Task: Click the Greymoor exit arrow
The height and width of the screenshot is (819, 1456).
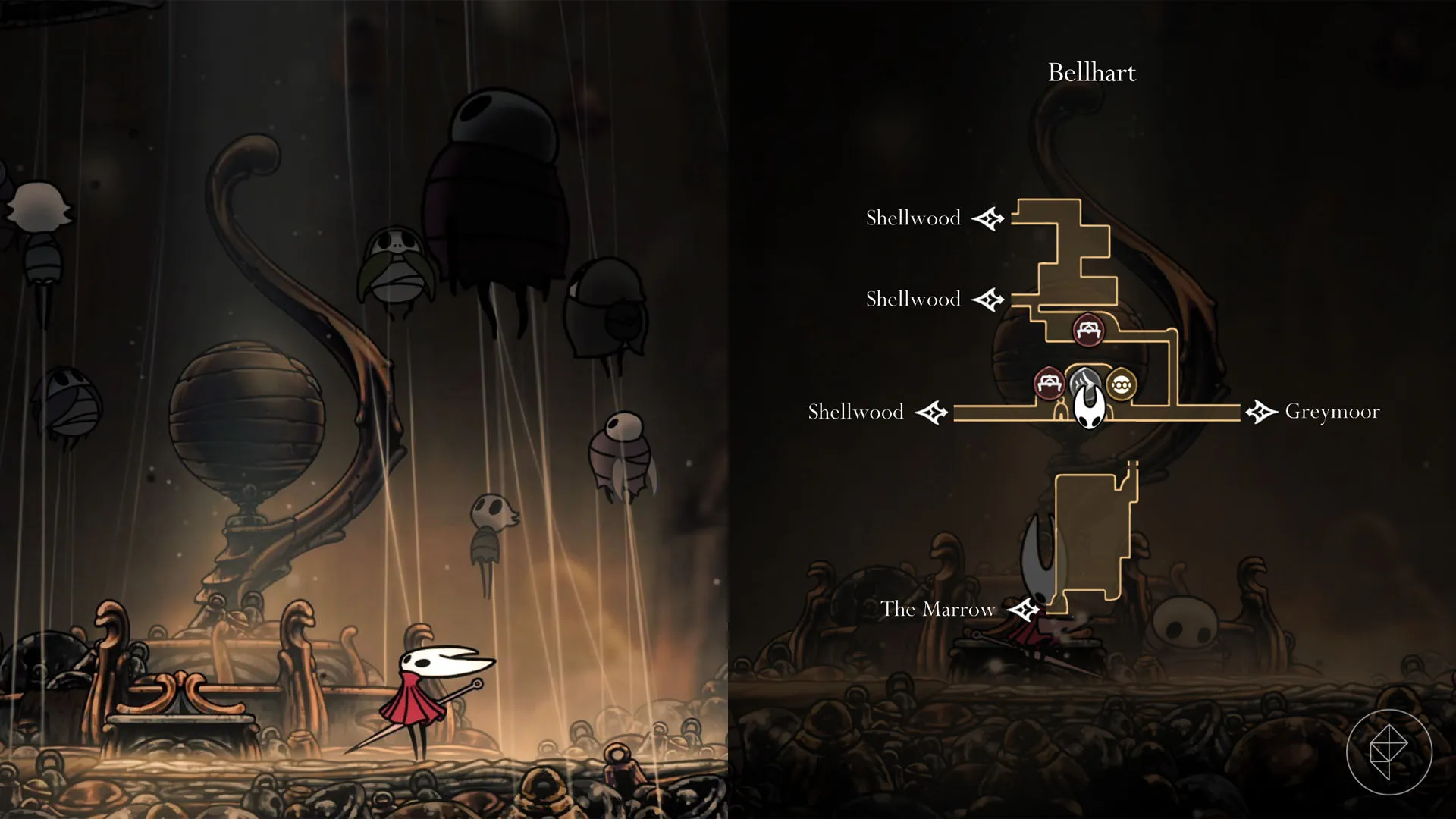Action: point(1260,412)
